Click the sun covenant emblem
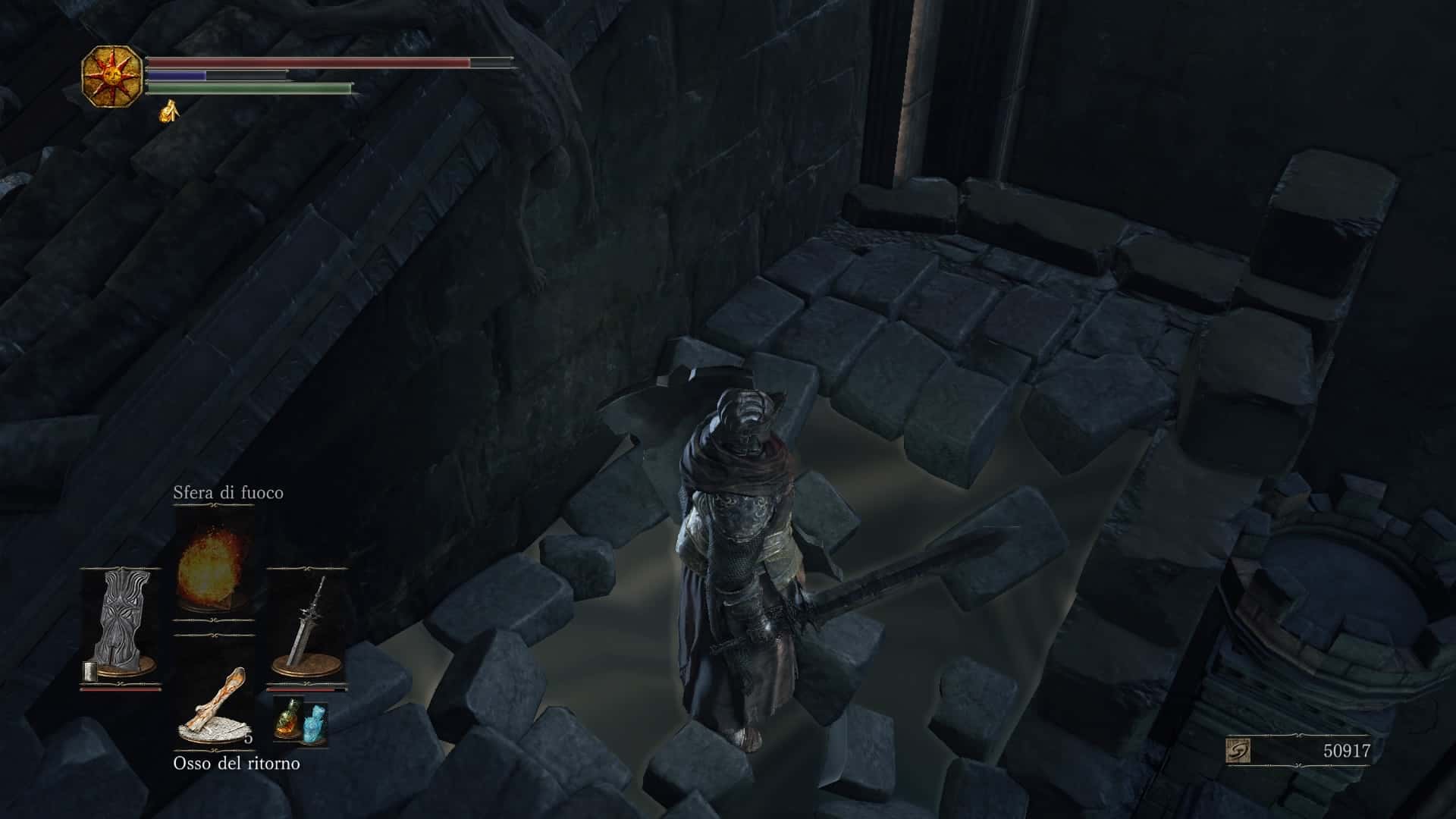Screen dimensions: 1456x819 click(111, 76)
